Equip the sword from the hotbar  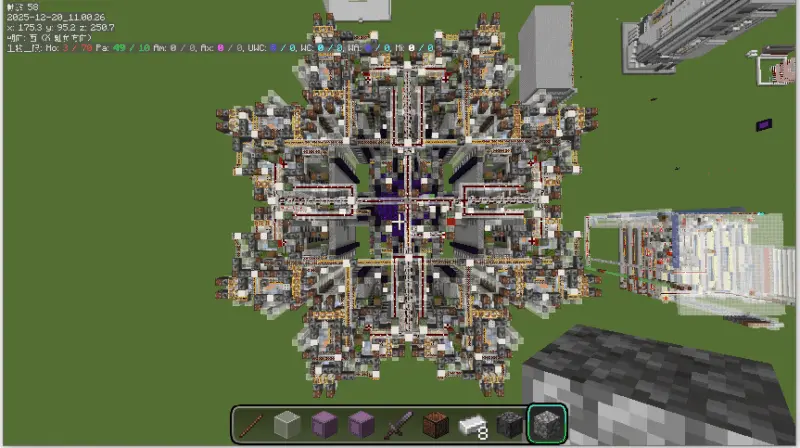coord(398,425)
